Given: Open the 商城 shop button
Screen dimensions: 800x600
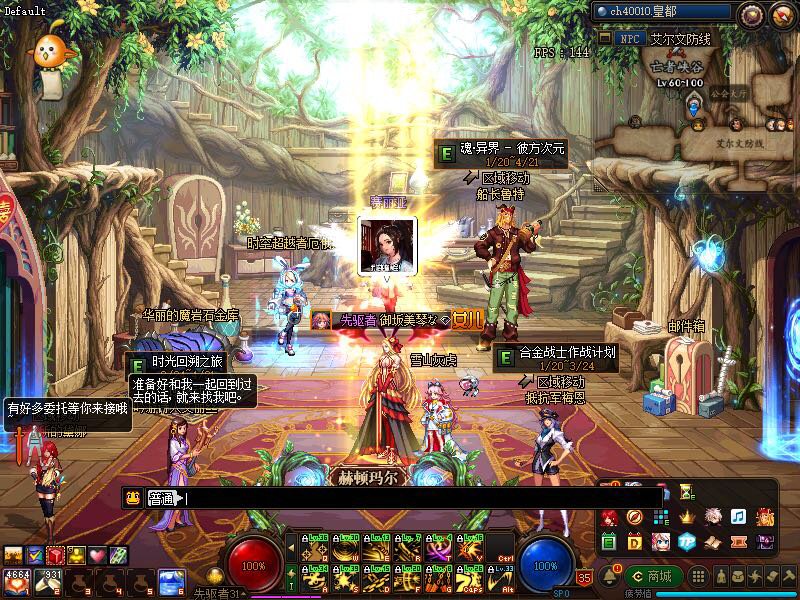Looking at the screenshot, I should (653, 576).
